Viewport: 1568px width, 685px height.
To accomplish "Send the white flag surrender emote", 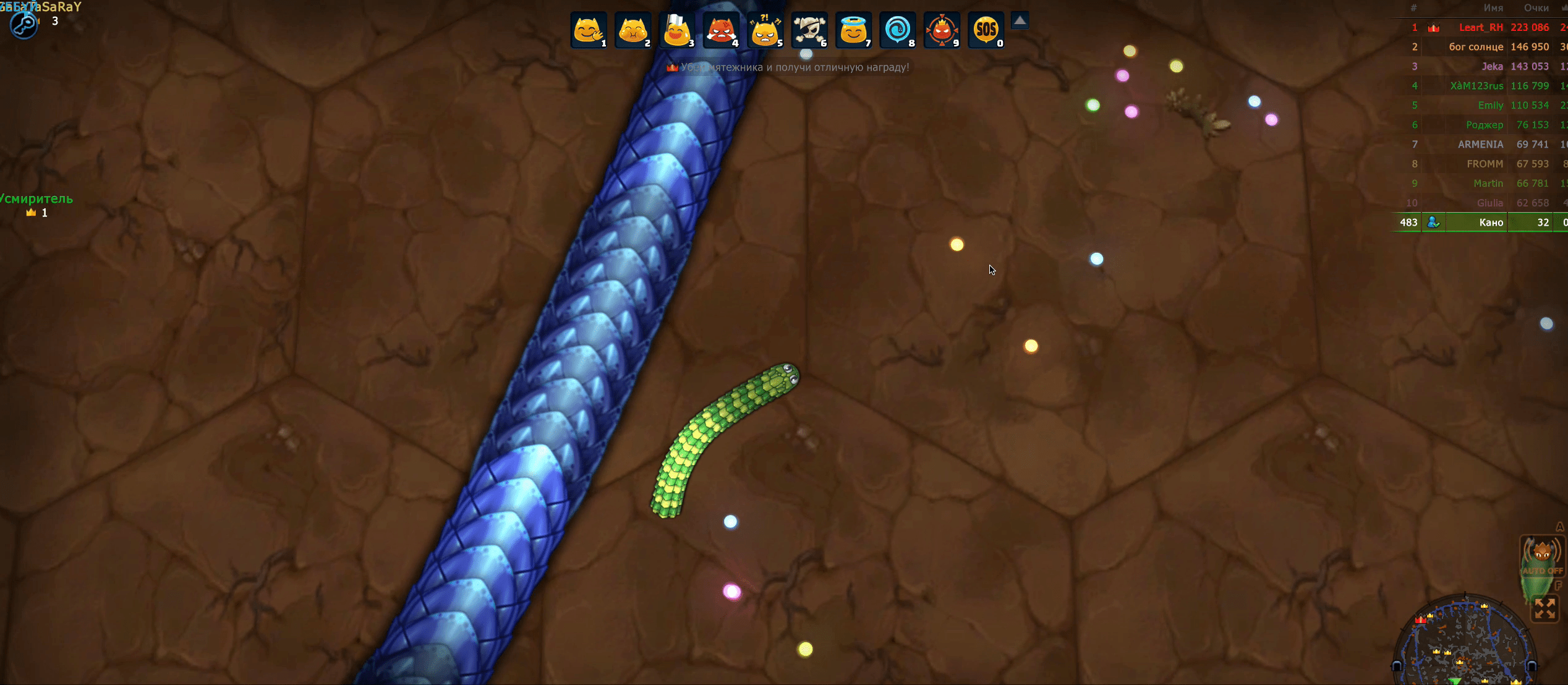I will click(676, 30).
